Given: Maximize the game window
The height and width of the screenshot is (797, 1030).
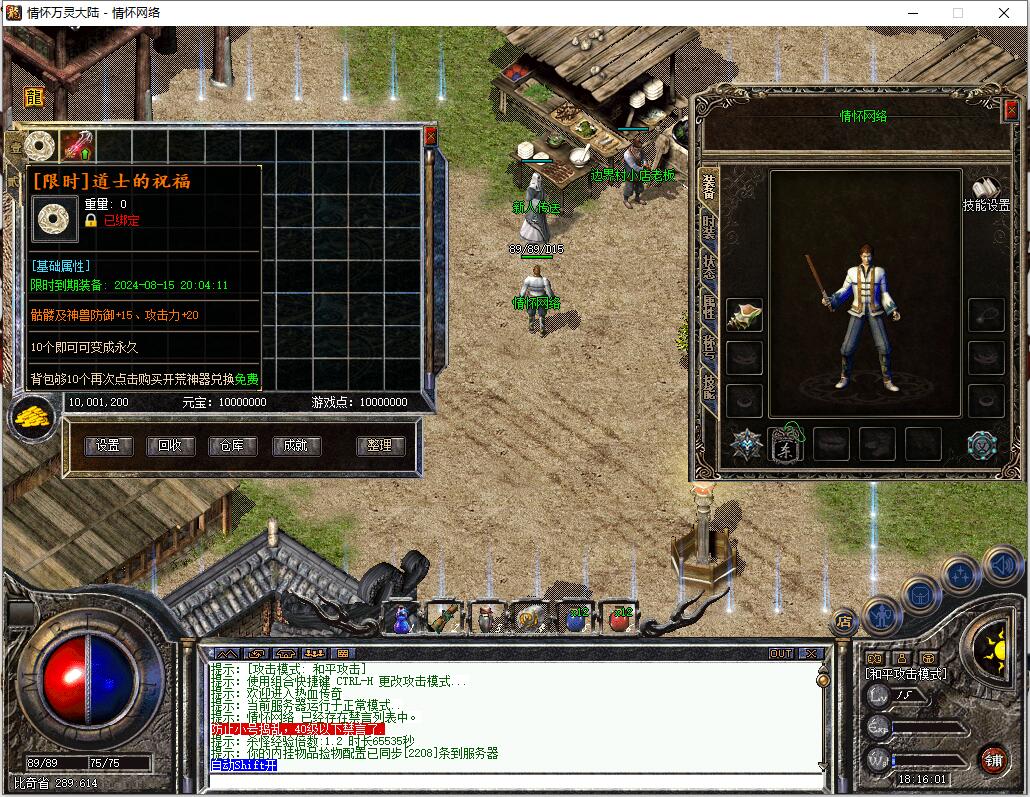Looking at the screenshot, I should (x=958, y=13).
